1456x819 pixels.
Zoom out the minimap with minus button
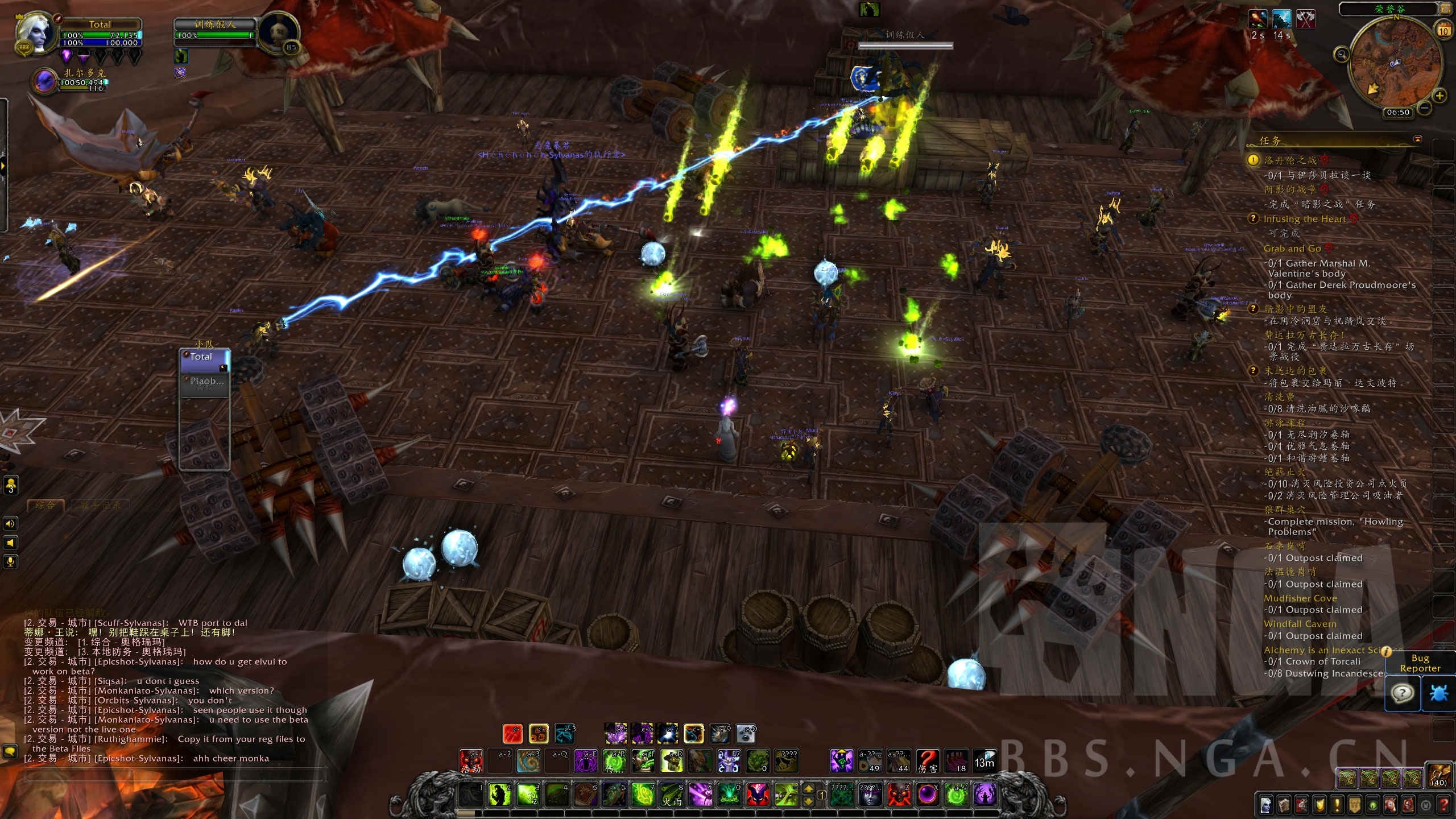pos(1425,107)
